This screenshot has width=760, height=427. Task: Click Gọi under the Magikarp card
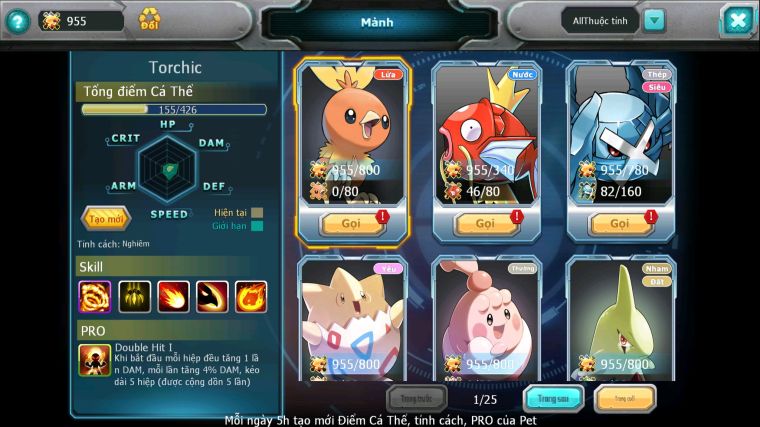pos(486,223)
